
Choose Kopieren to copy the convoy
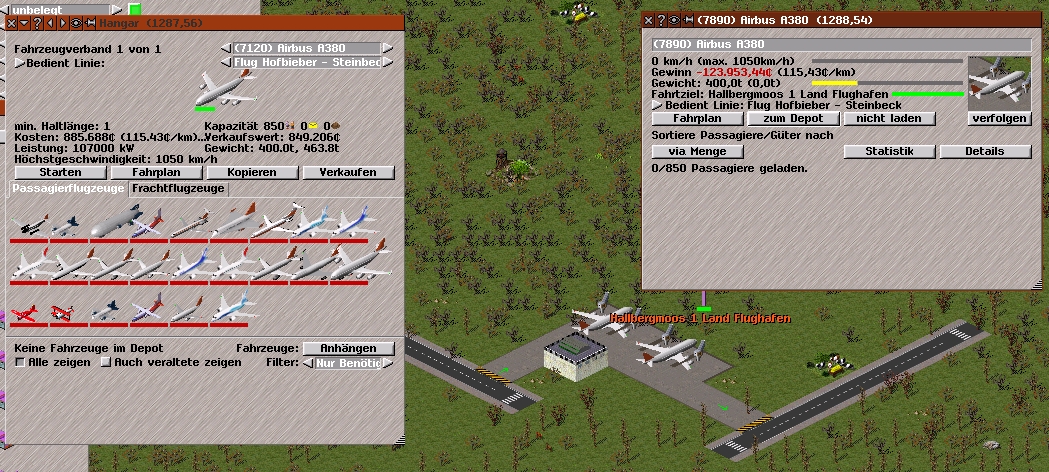click(x=251, y=172)
